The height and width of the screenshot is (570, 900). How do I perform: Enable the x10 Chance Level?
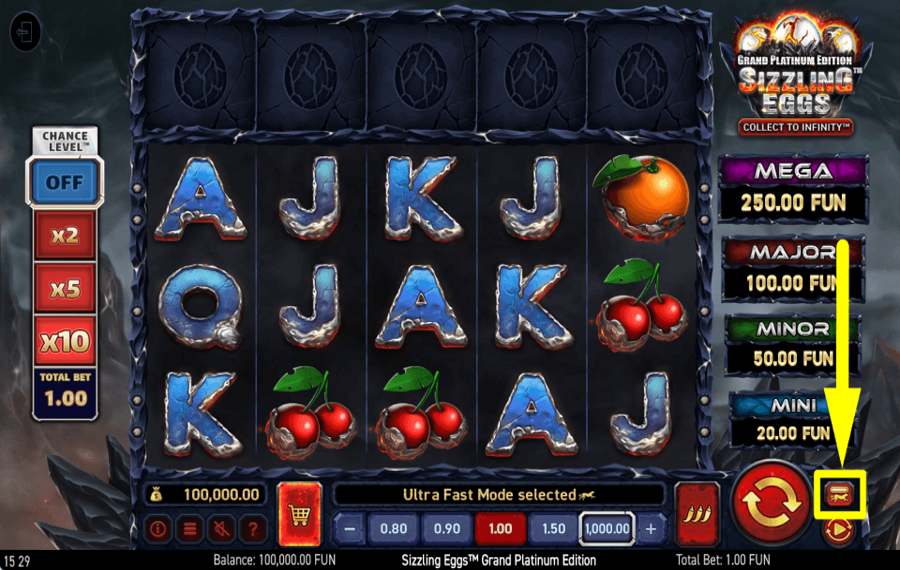click(x=65, y=342)
